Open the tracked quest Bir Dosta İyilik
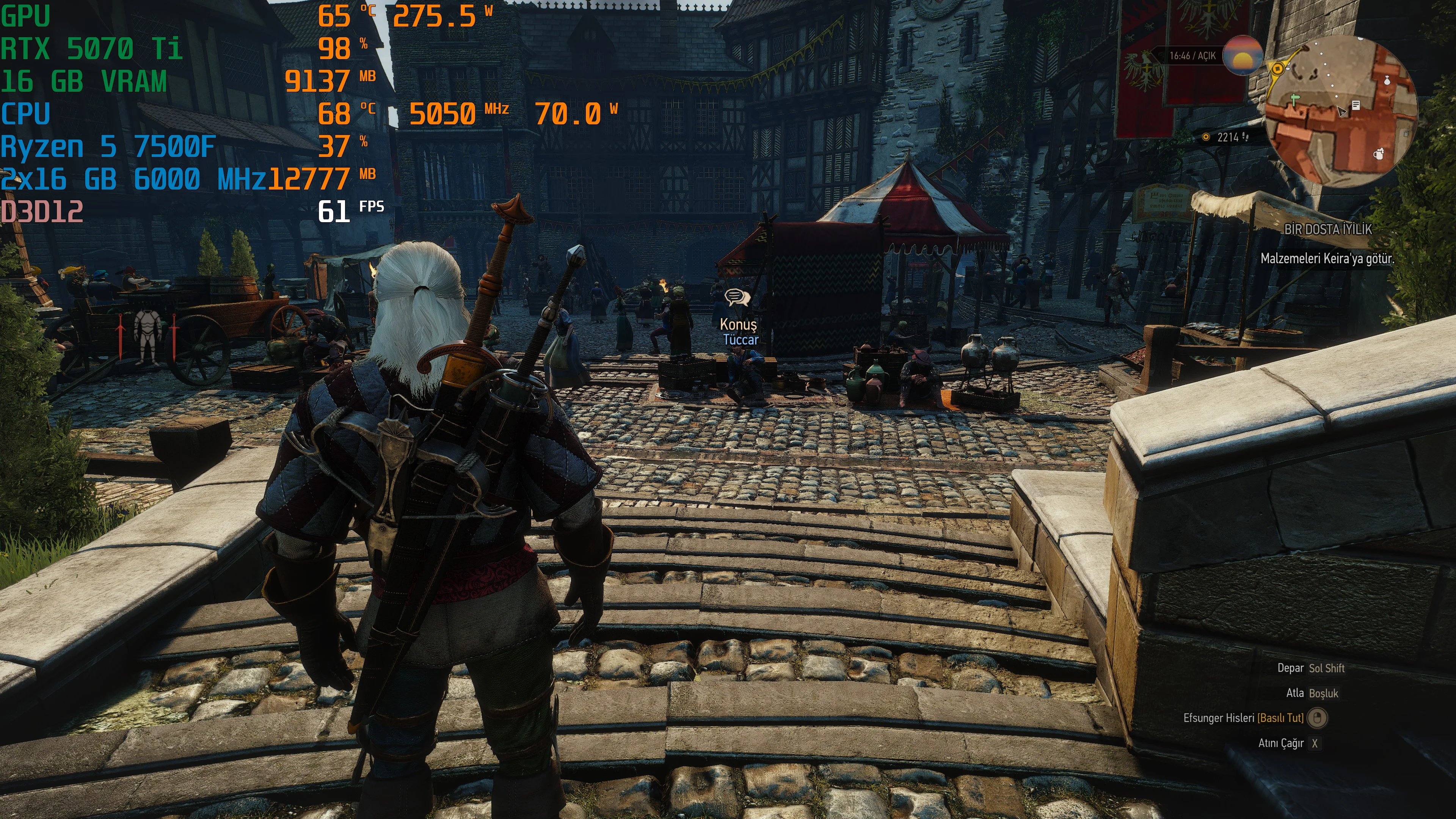 [1328, 229]
